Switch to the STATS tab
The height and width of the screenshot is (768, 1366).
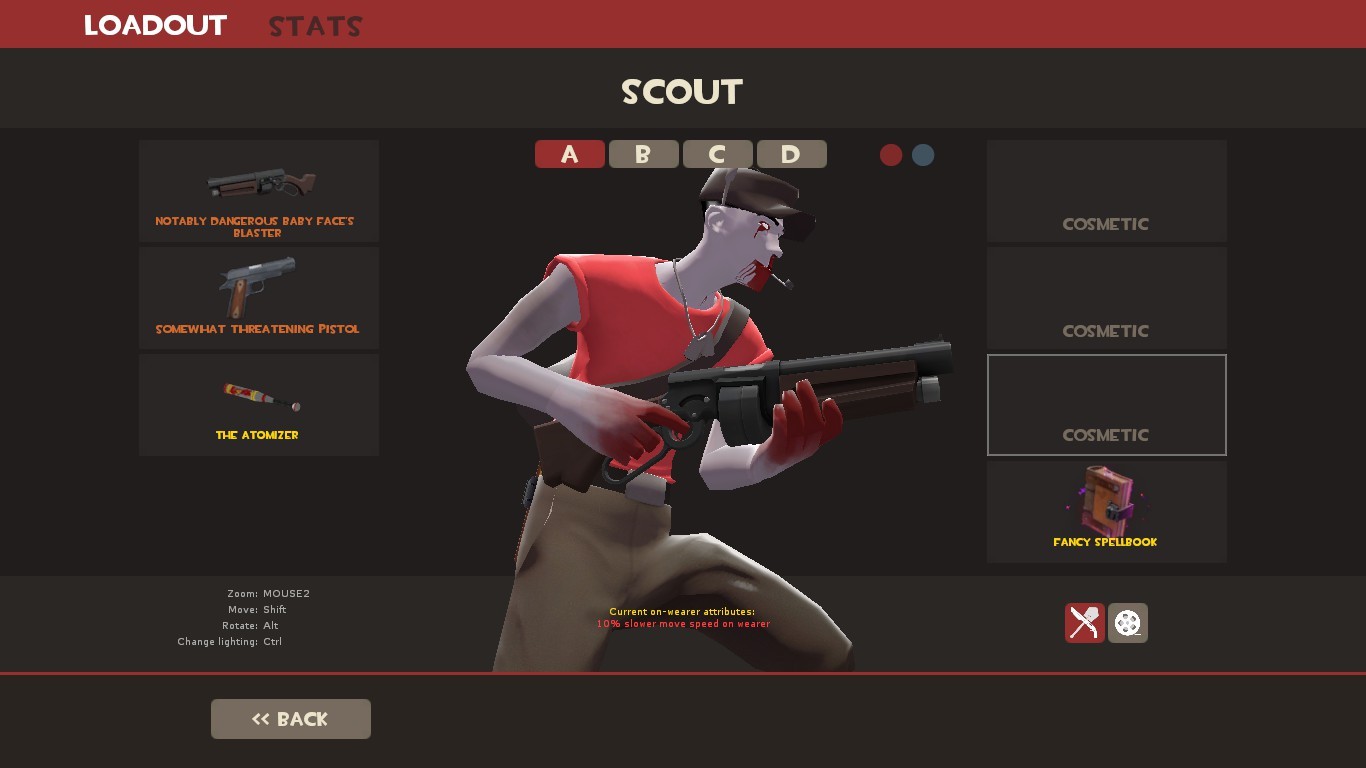[x=314, y=26]
